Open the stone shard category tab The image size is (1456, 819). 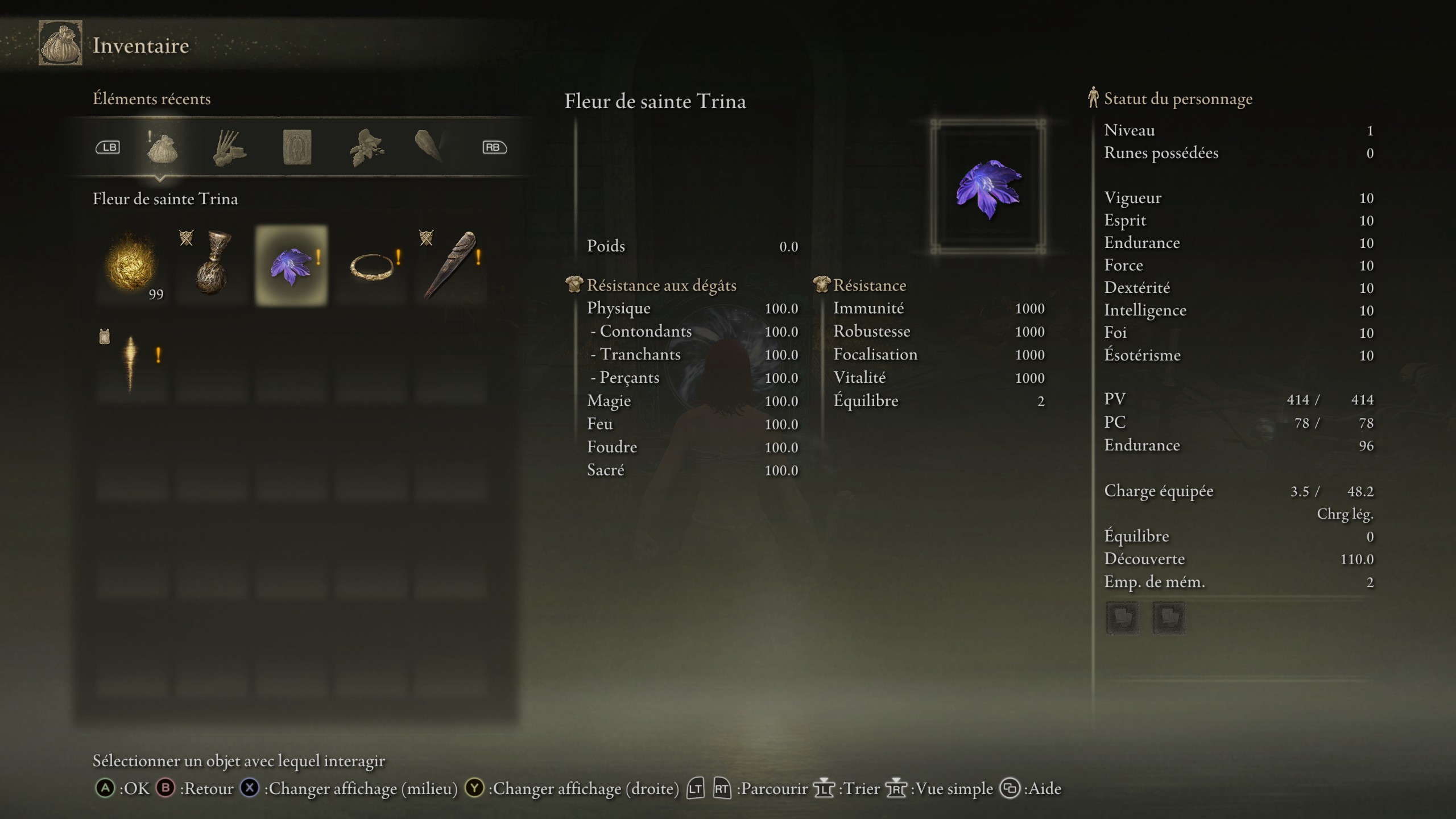tap(429, 147)
